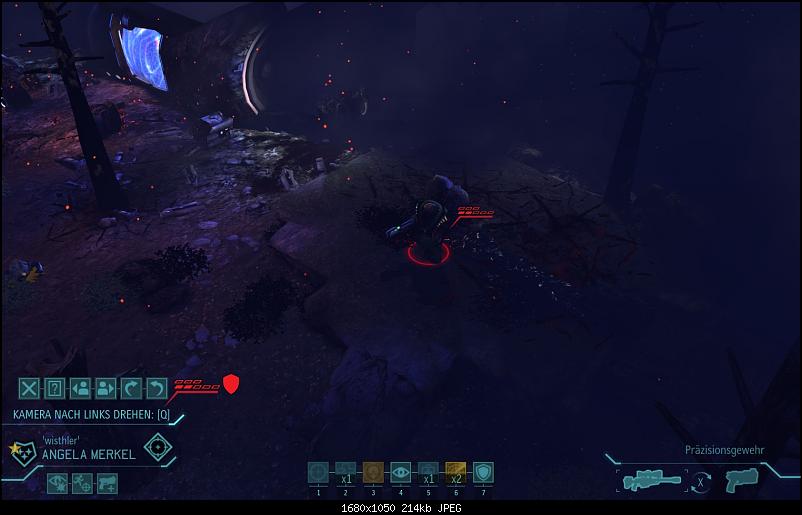This screenshot has width=802, height=515.
Task: Rotate camera with the right-curving arrow
Action: point(131,388)
